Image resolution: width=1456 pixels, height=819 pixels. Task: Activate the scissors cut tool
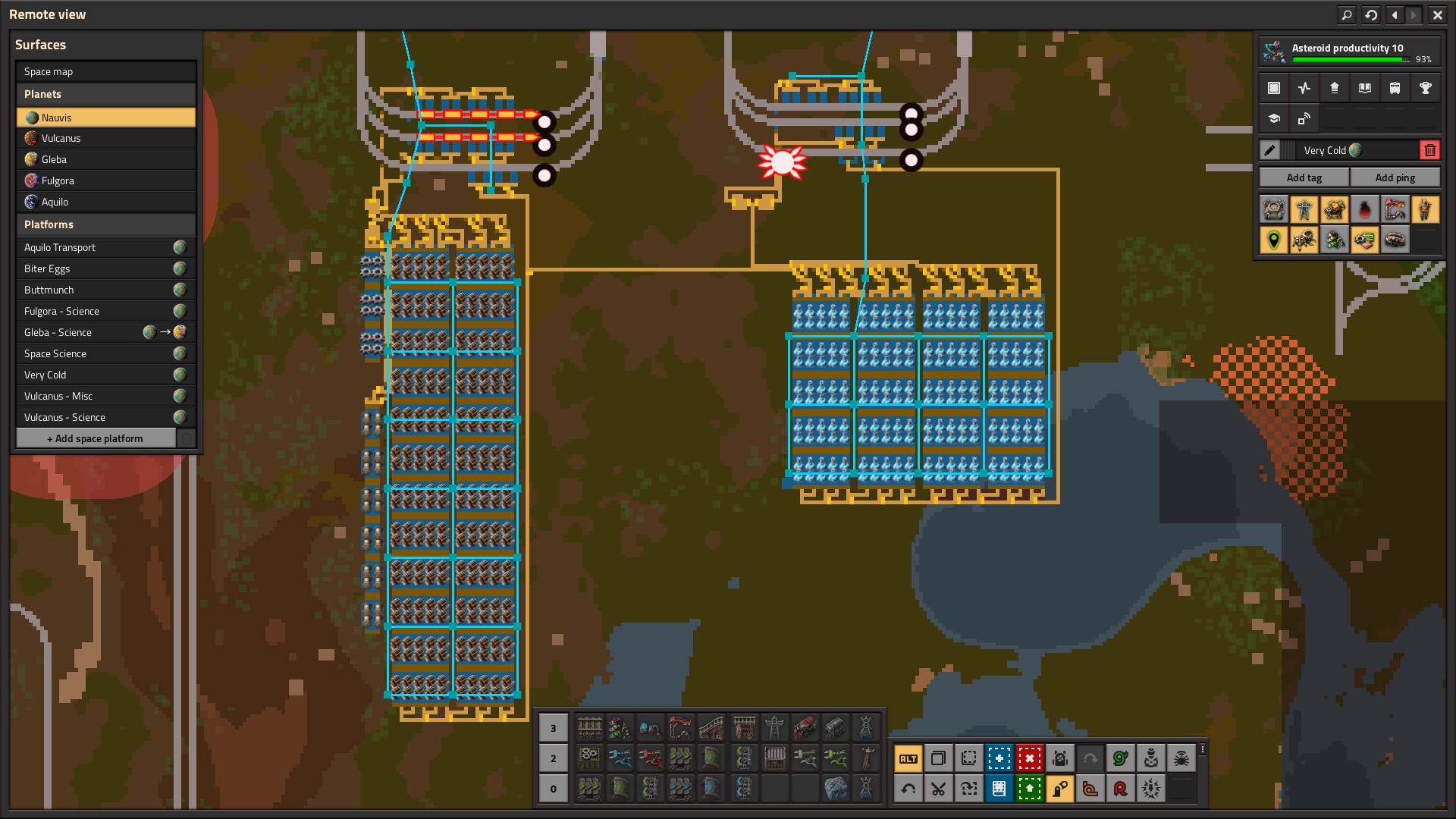coord(938,789)
